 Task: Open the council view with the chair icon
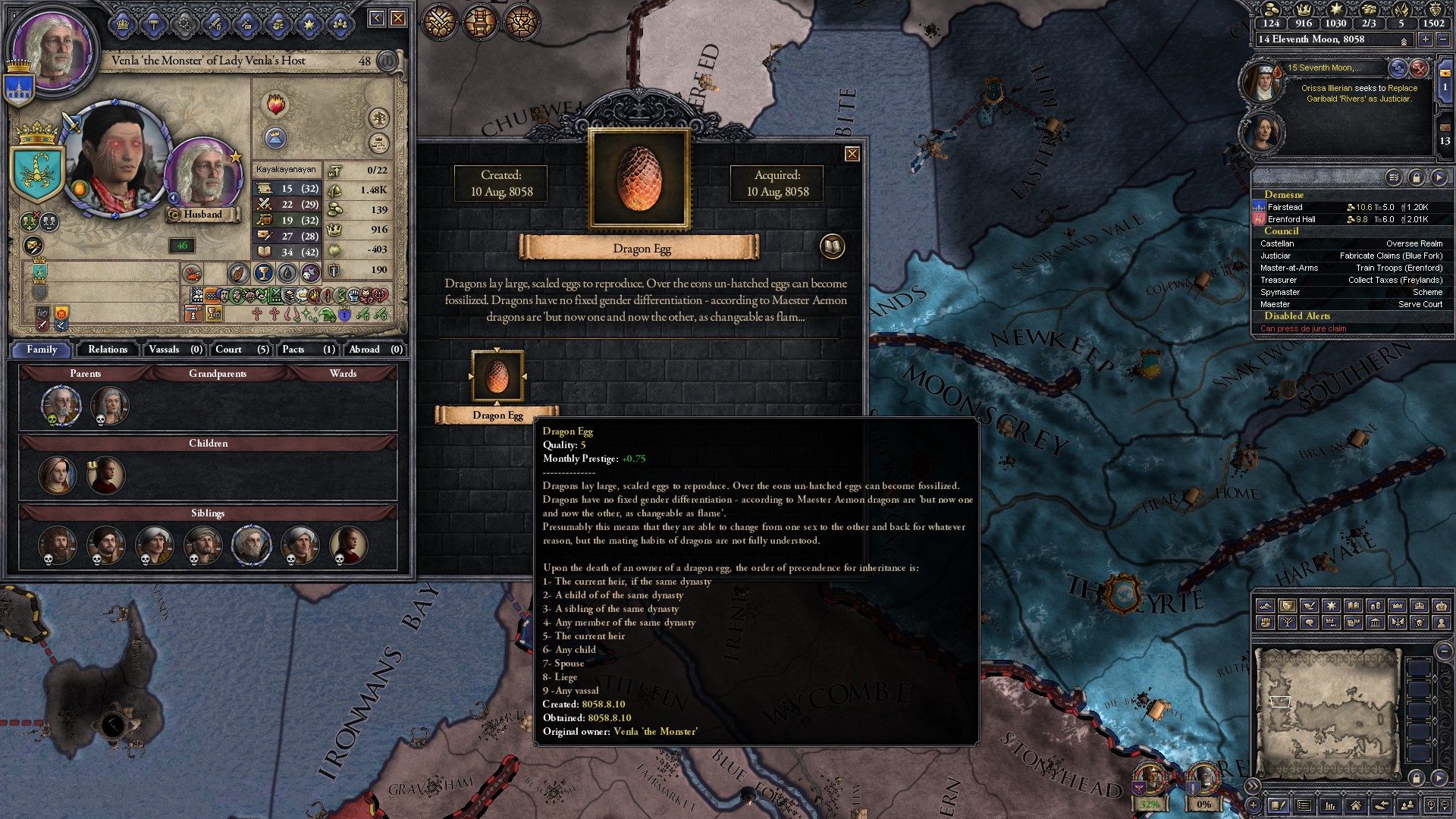coord(480,21)
